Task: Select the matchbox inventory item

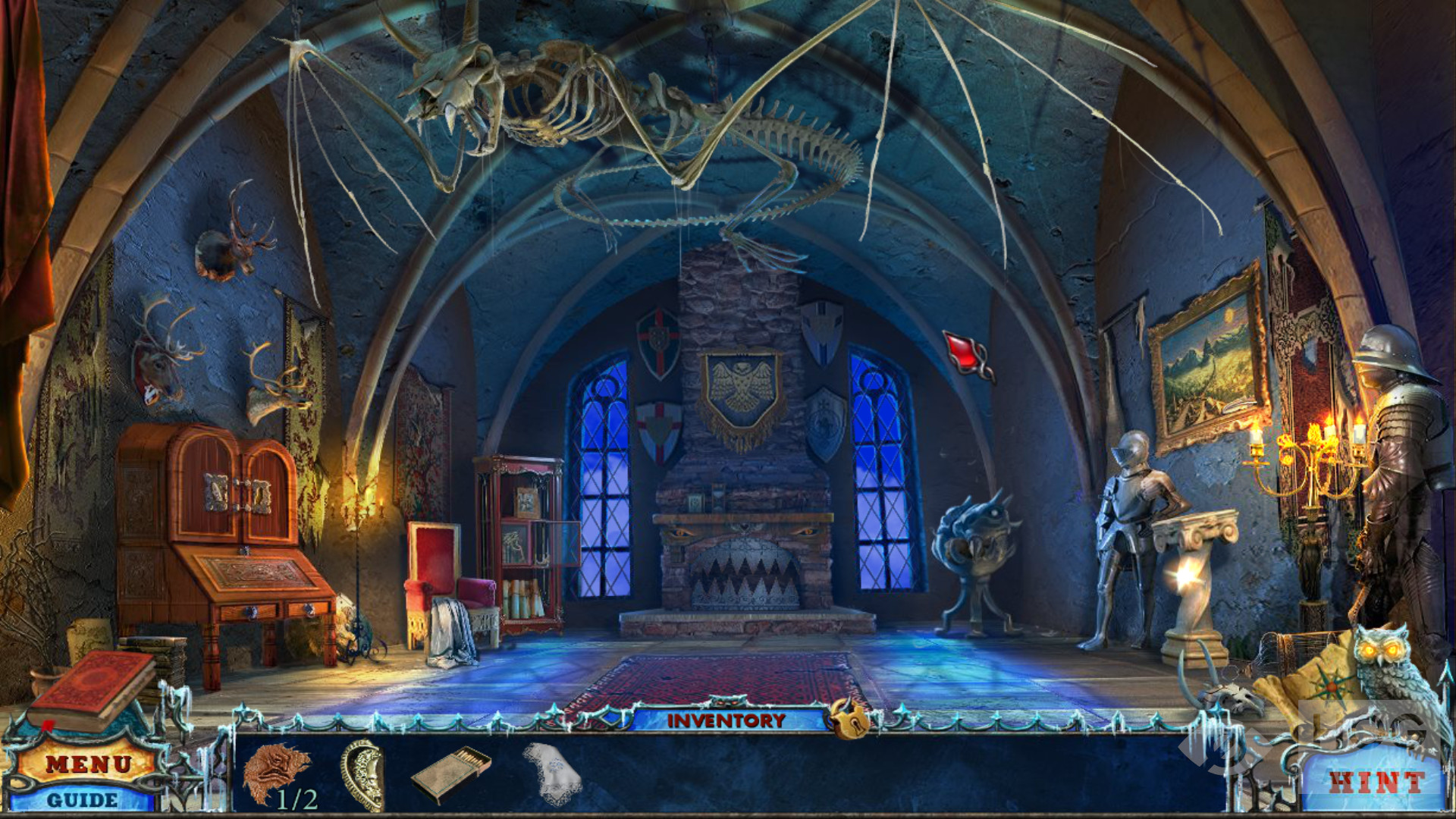Action: (x=451, y=774)
